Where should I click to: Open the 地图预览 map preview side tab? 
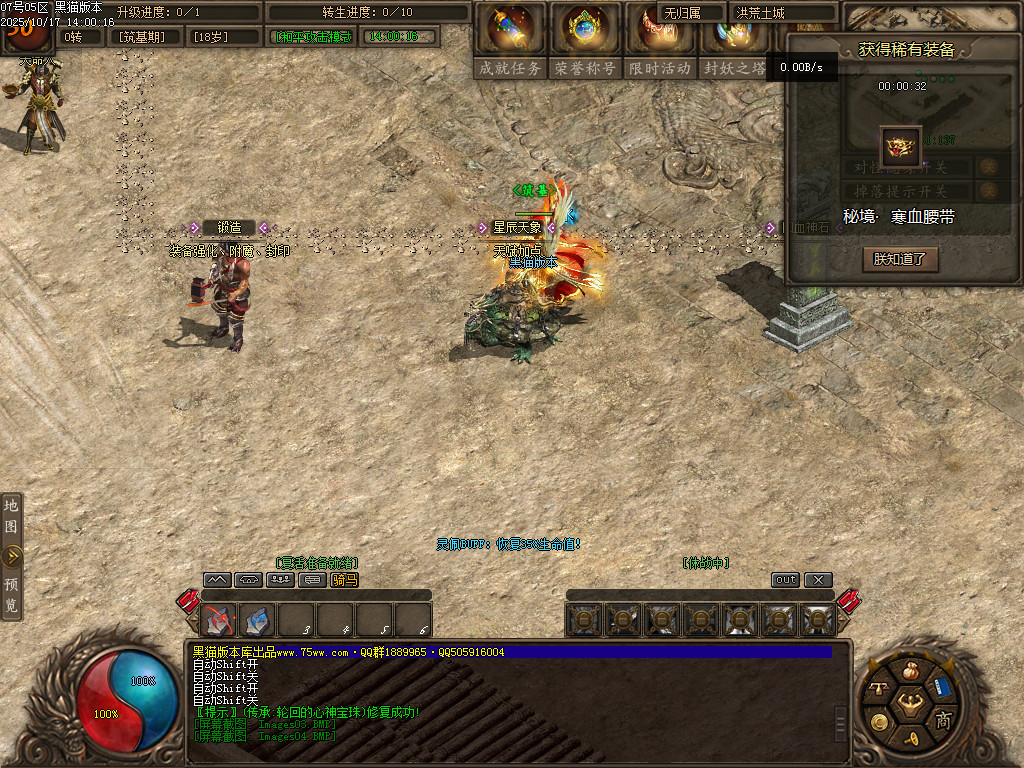click(11, 556)
